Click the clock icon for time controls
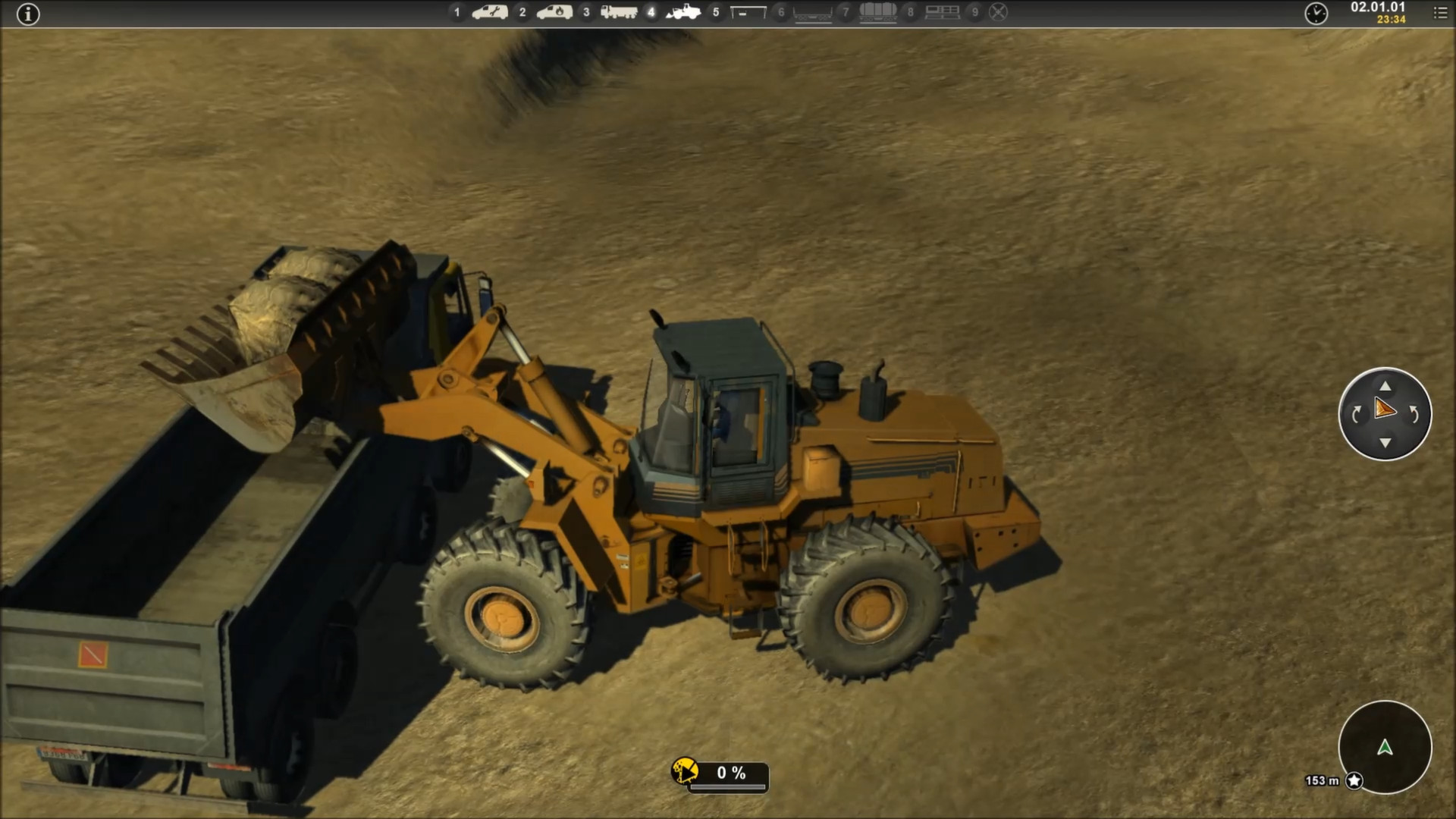Screen dimensions: 1456x819 (x=1316, y=14)
